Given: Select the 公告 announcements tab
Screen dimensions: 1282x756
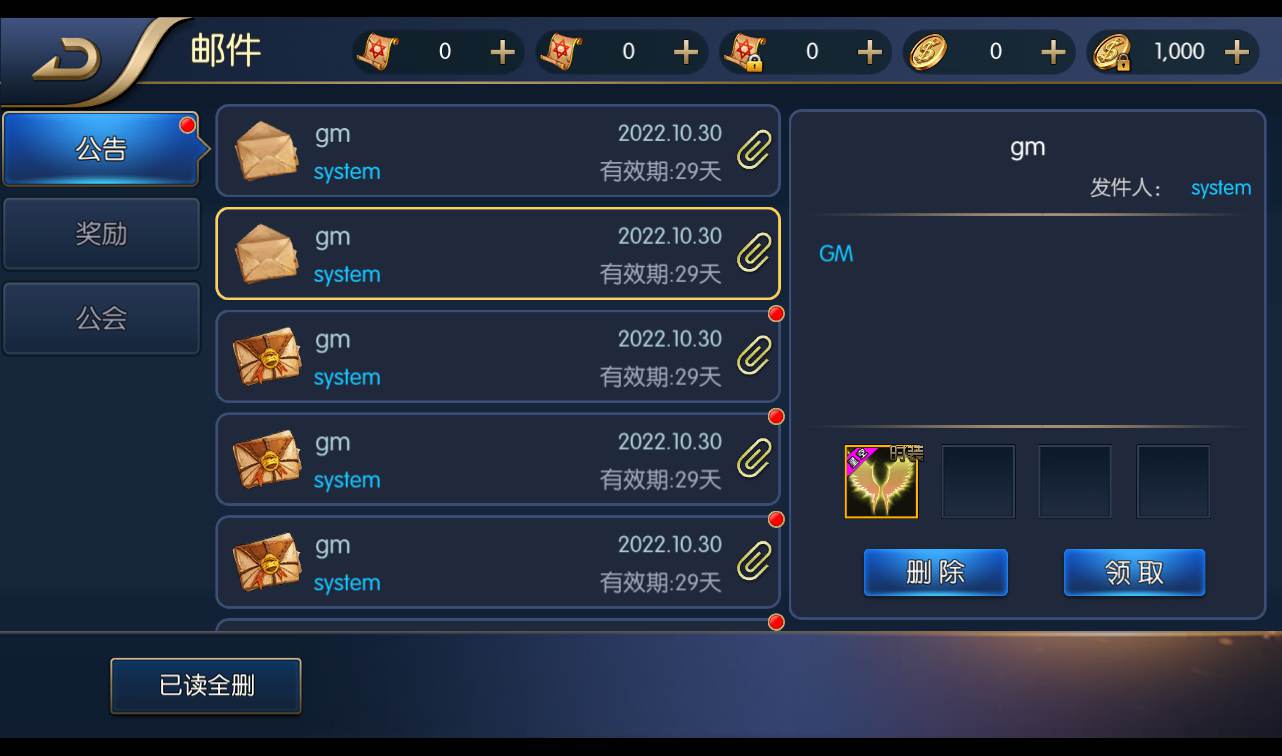Looking at the screenshot, I should coord(100,148).
